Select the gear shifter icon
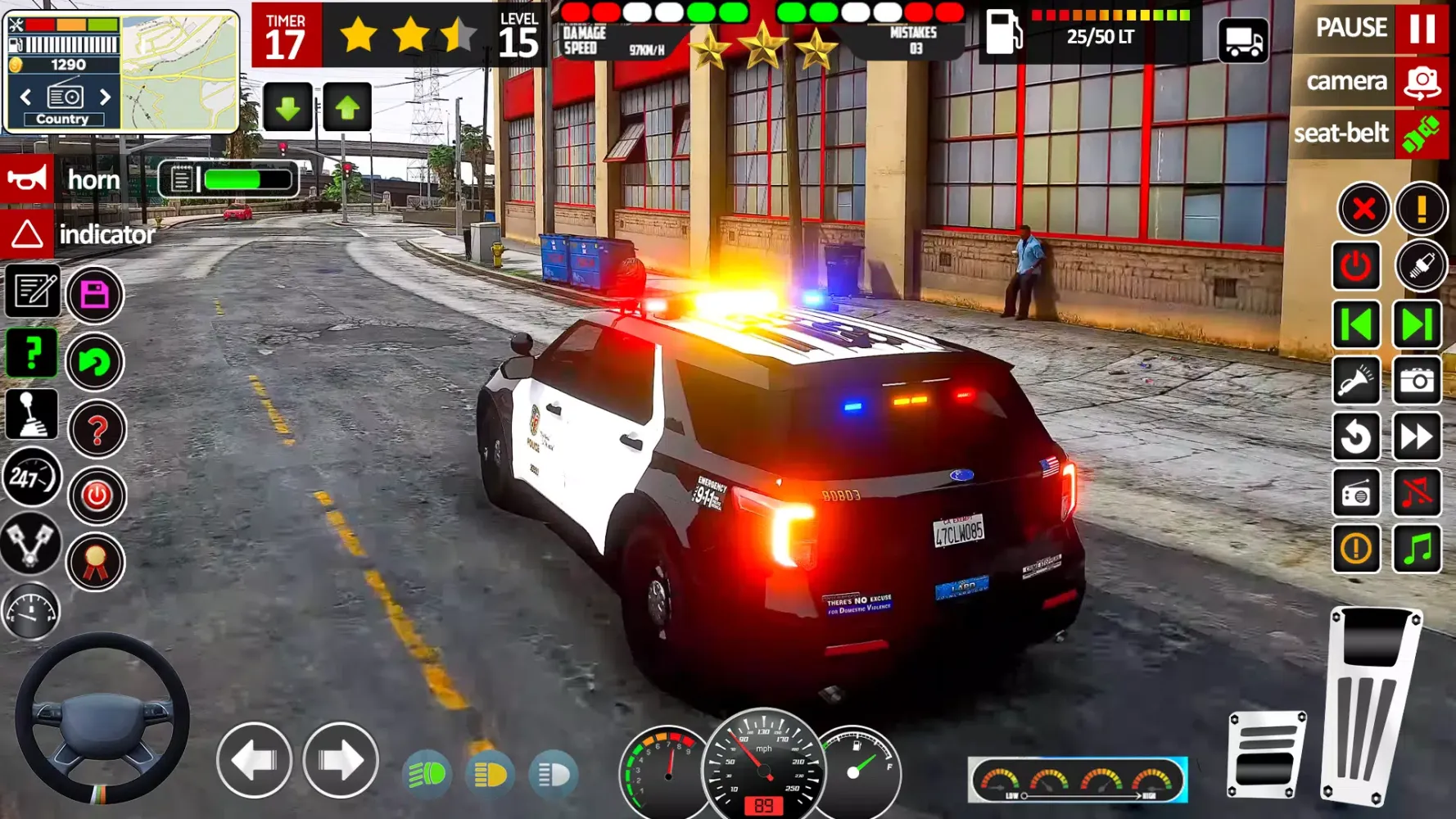 point(32,414)
